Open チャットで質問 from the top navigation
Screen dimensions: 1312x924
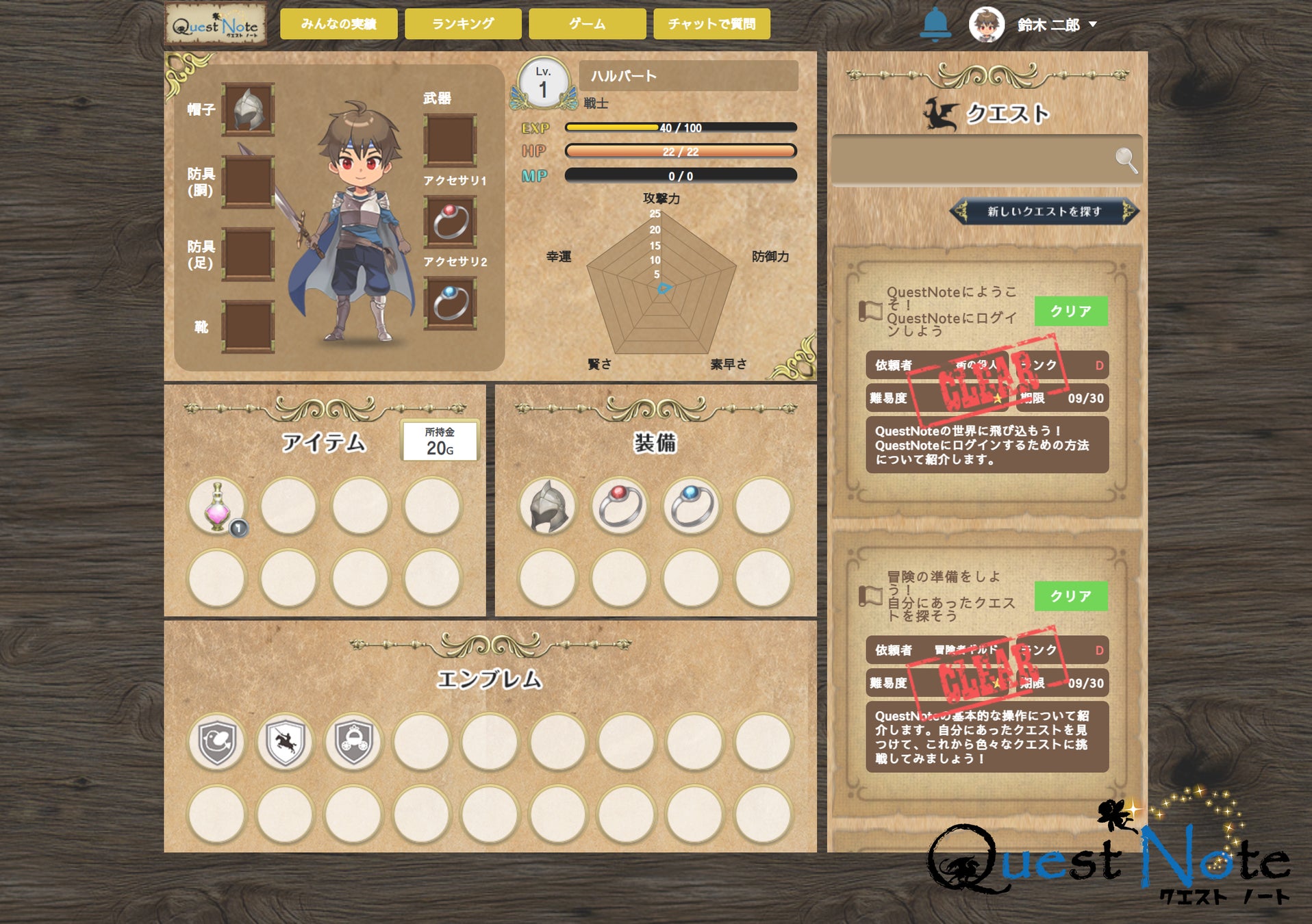(x=712, y=23)
